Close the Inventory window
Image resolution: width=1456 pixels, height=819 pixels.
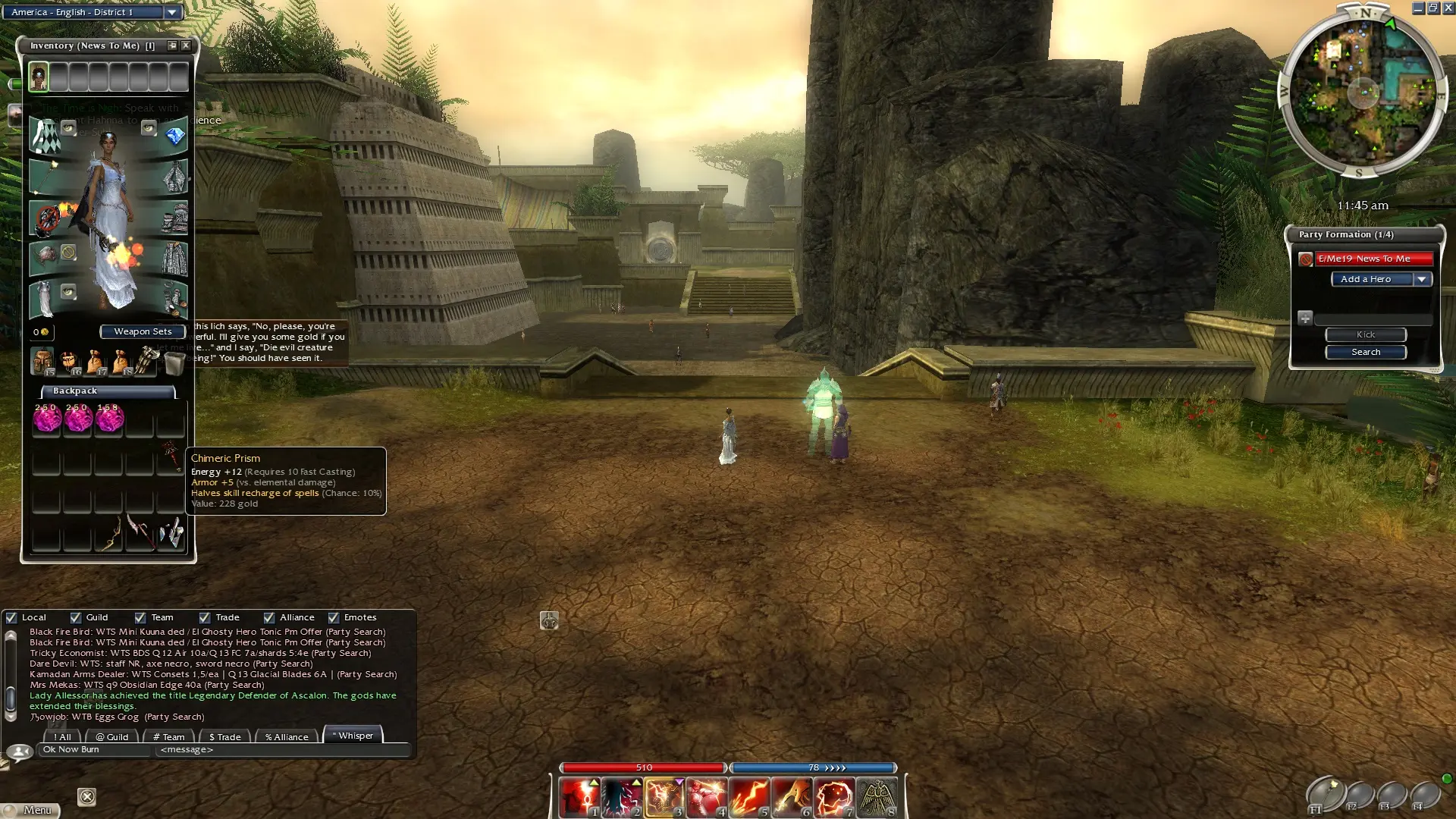[186, 45]
